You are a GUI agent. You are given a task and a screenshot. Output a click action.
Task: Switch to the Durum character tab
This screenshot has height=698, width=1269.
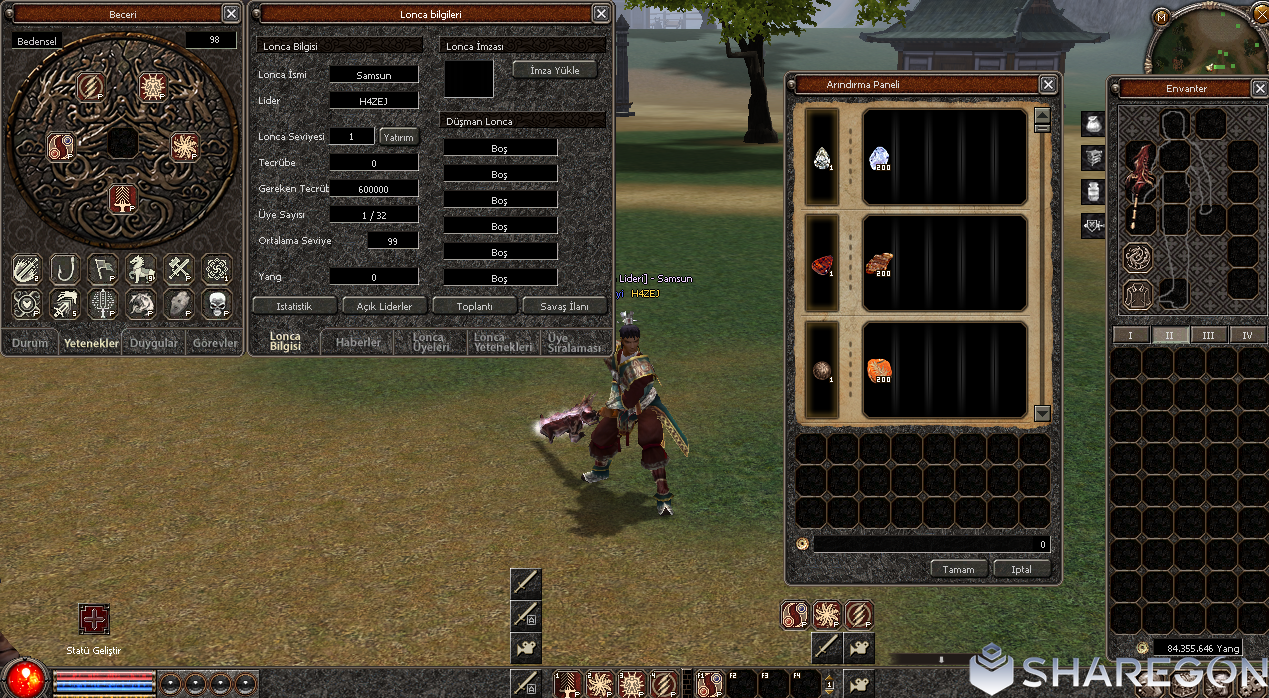pyautogui.click(x=30, y=343)
